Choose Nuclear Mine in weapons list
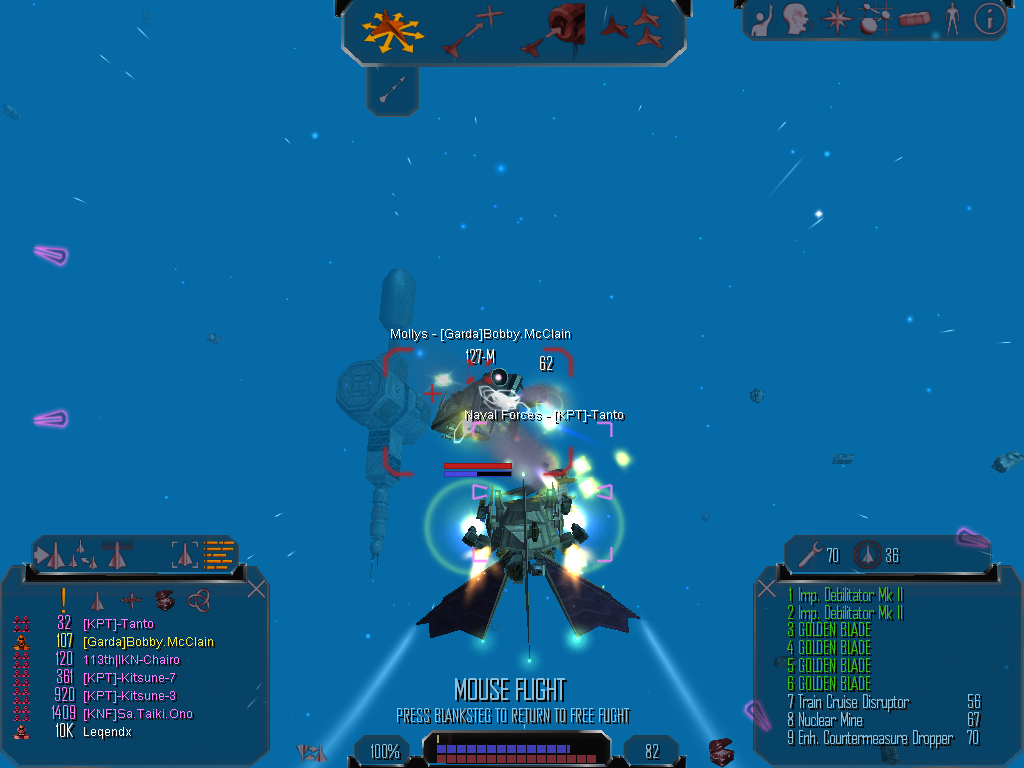 (830, 720)
